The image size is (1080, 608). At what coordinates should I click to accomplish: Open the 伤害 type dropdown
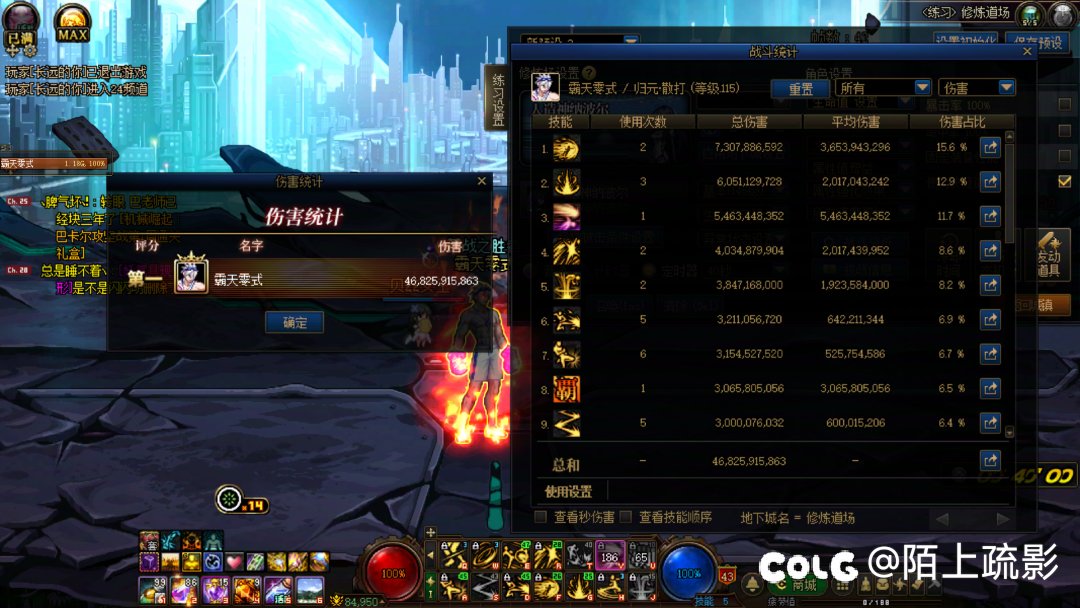click(x=977, y=88)
